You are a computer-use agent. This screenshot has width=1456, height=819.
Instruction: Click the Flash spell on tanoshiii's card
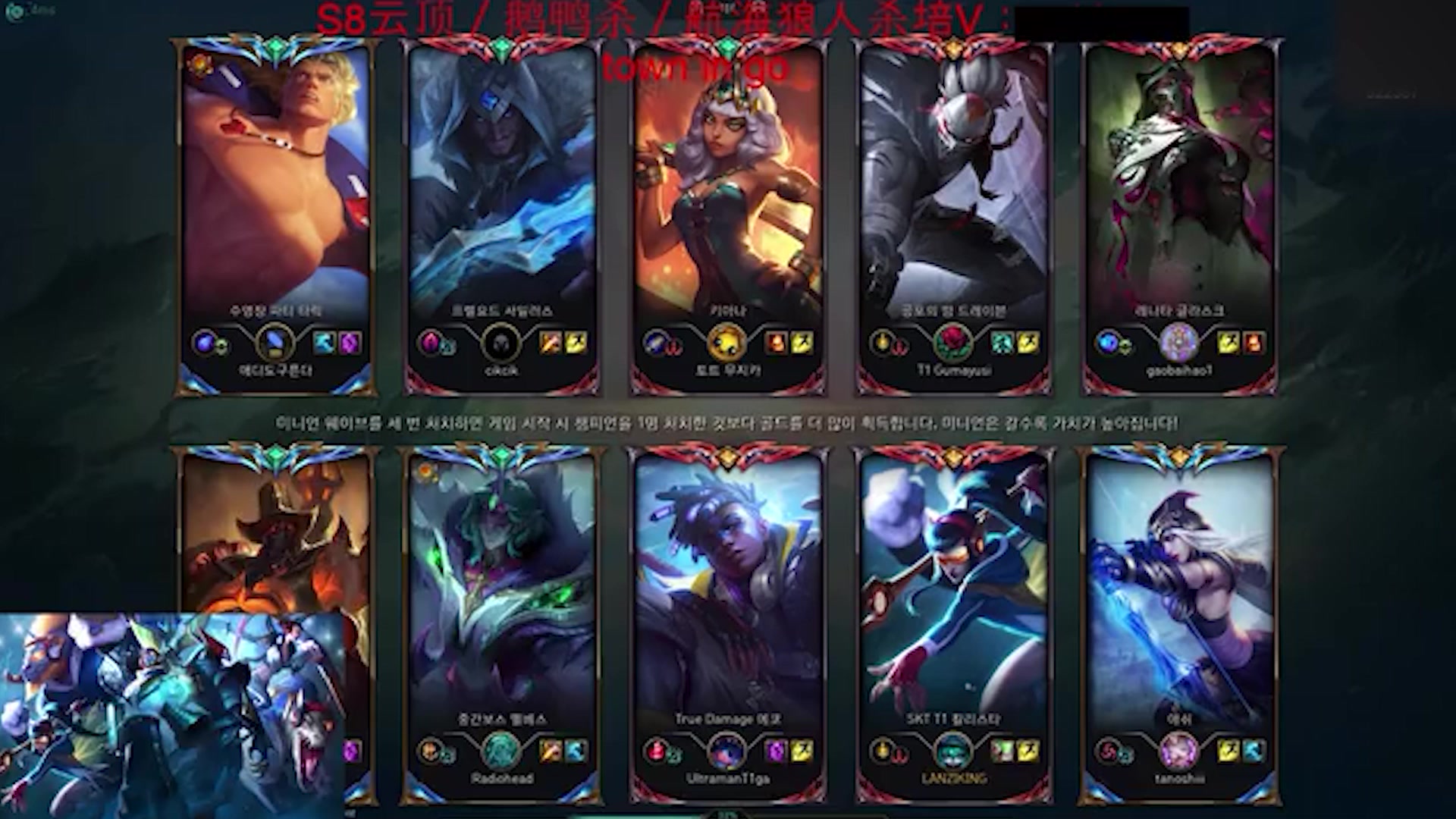(x=1228, y=752)
